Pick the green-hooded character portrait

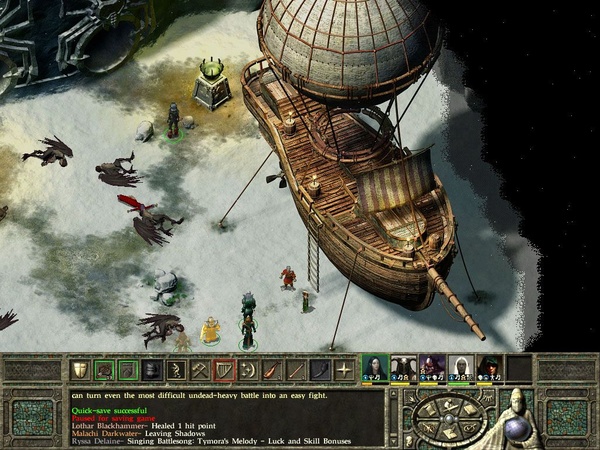click(490, 367)
